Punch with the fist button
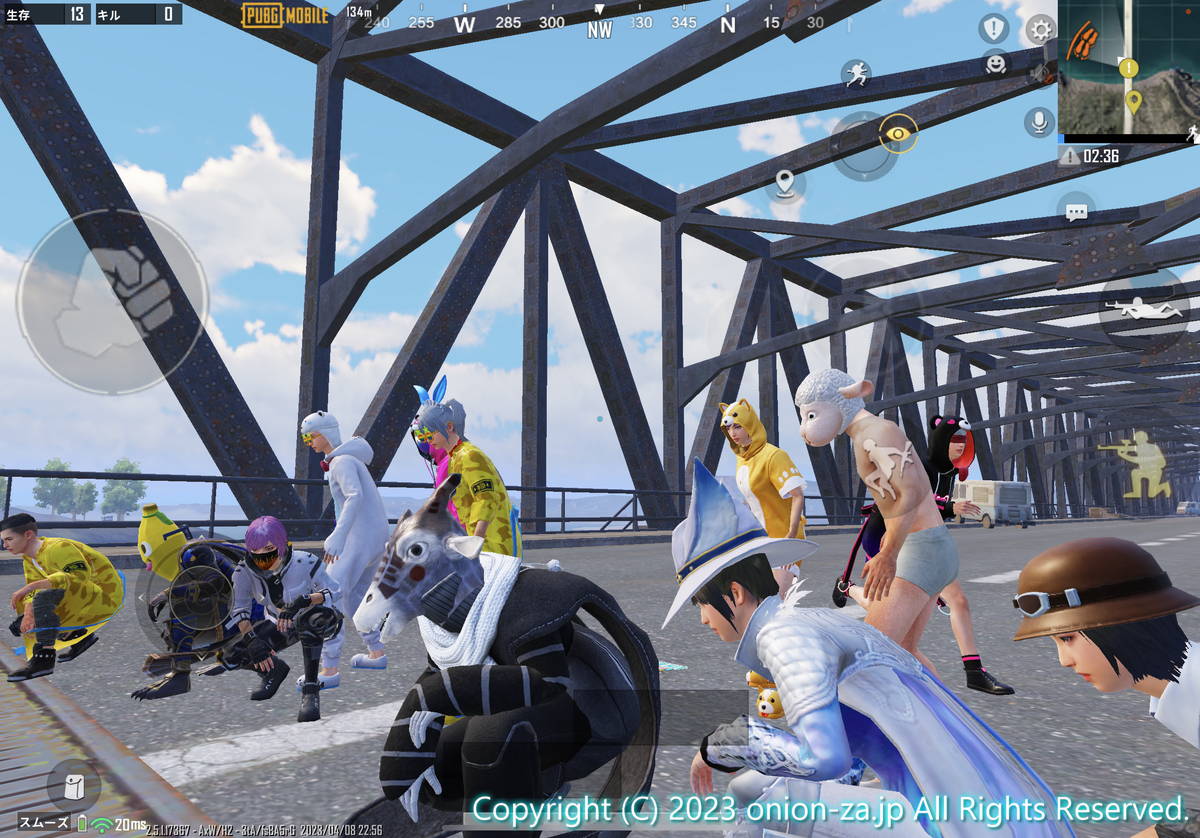This screenshot has height=838, width=1200. pyautogui.click(x=111, y=301)
